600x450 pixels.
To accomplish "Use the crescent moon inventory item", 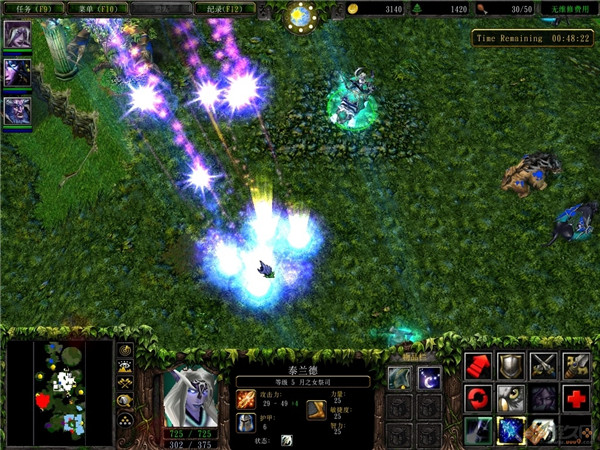I will coord(429,378).
